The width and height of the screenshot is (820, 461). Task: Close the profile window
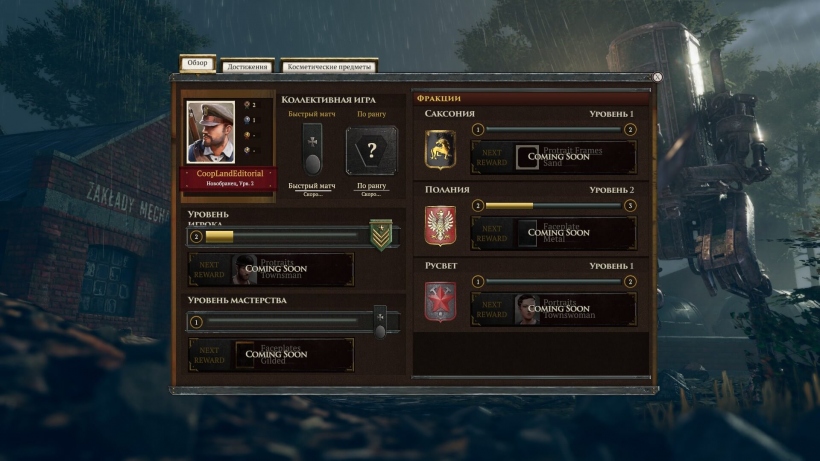(x=657, y=77)
